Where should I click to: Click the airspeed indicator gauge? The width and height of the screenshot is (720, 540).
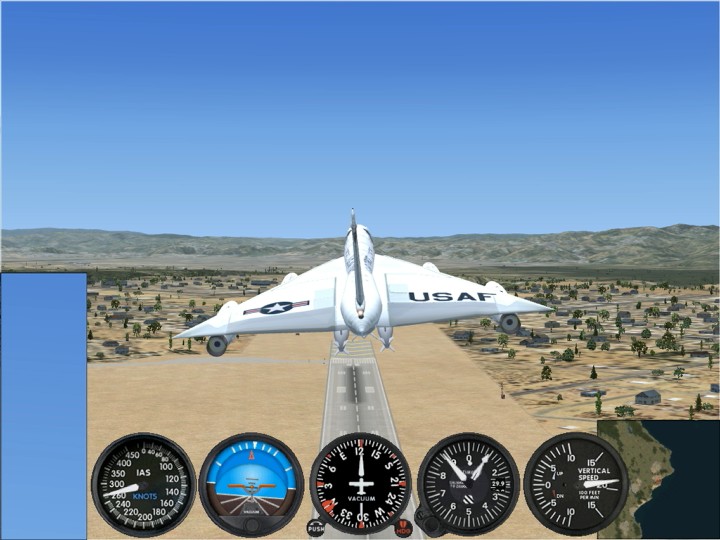[x=143, y=484]
